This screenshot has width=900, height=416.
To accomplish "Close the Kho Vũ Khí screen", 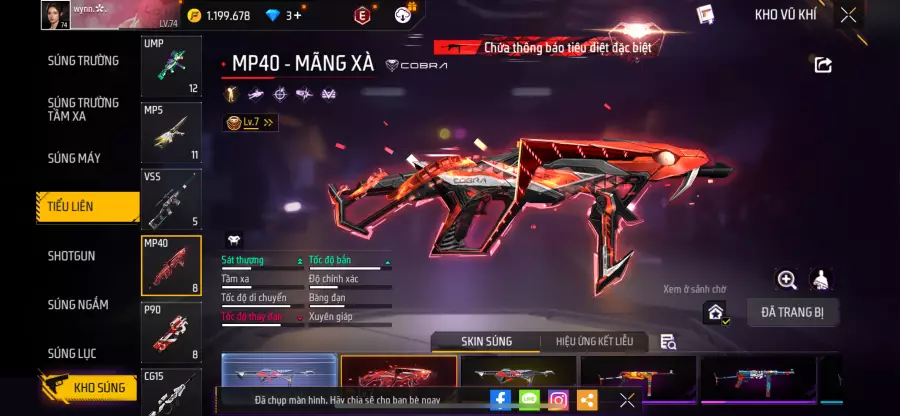I will (x=848, y=15).
